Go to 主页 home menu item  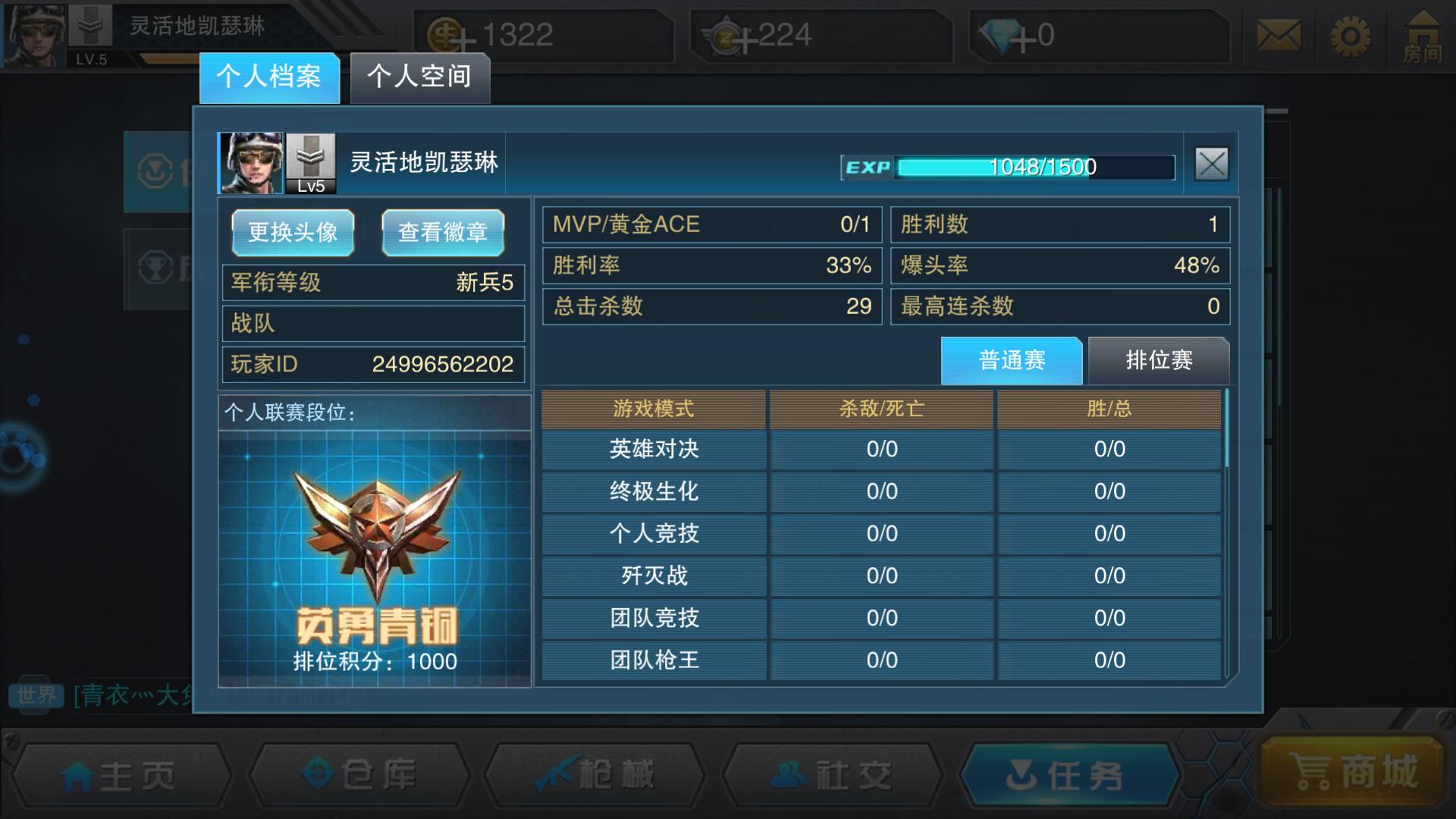pos(121,773)
